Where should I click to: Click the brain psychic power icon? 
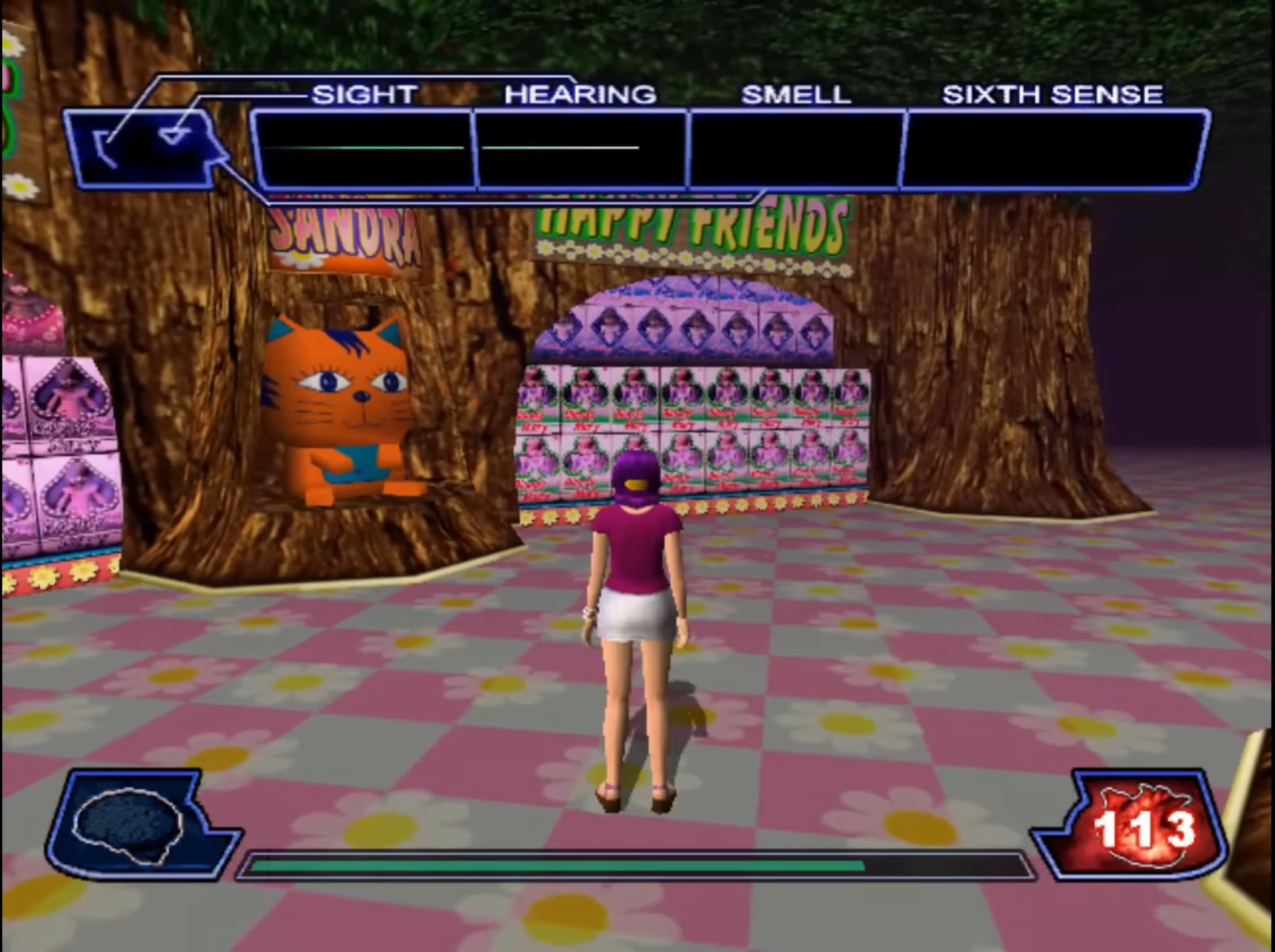(130, 824)
